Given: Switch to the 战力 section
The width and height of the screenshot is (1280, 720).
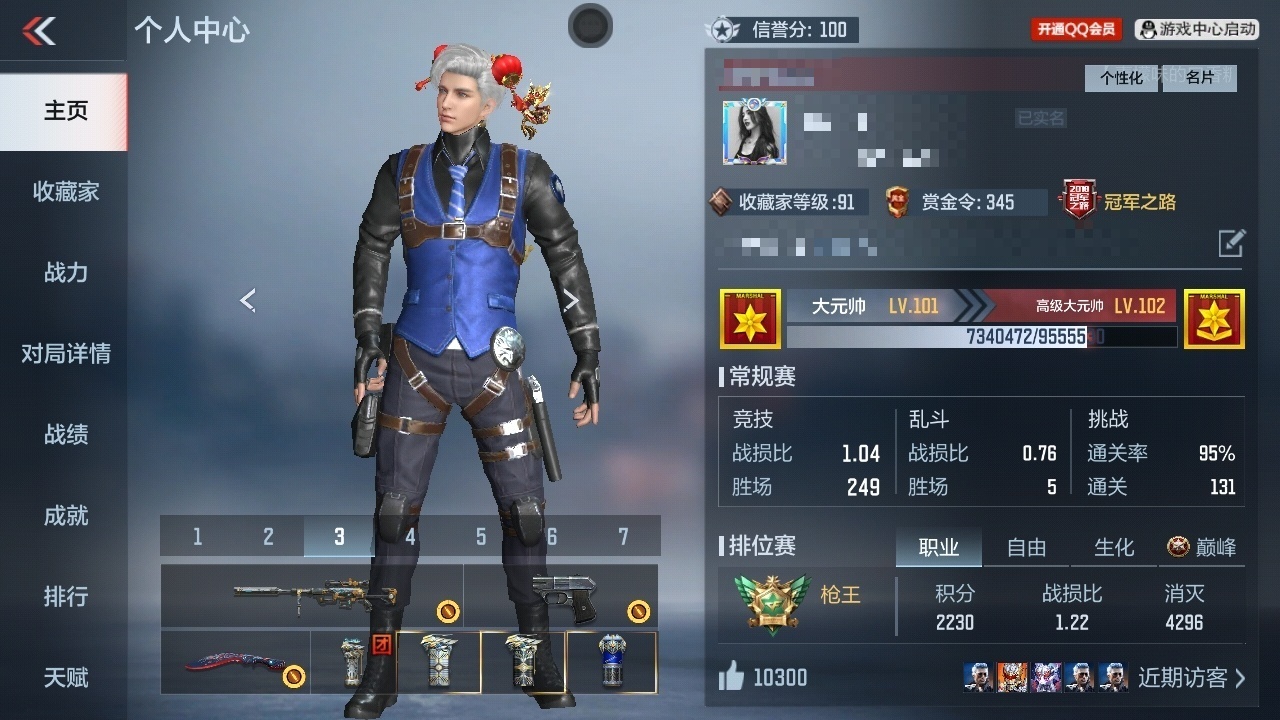Looking at the screenshot, I should 65,272.
